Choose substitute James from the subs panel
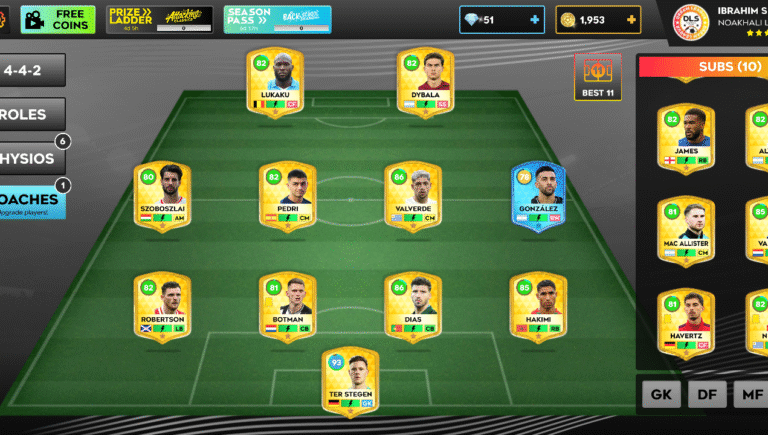The width and height of the screenshot is (768, 435). click(685, 136)
